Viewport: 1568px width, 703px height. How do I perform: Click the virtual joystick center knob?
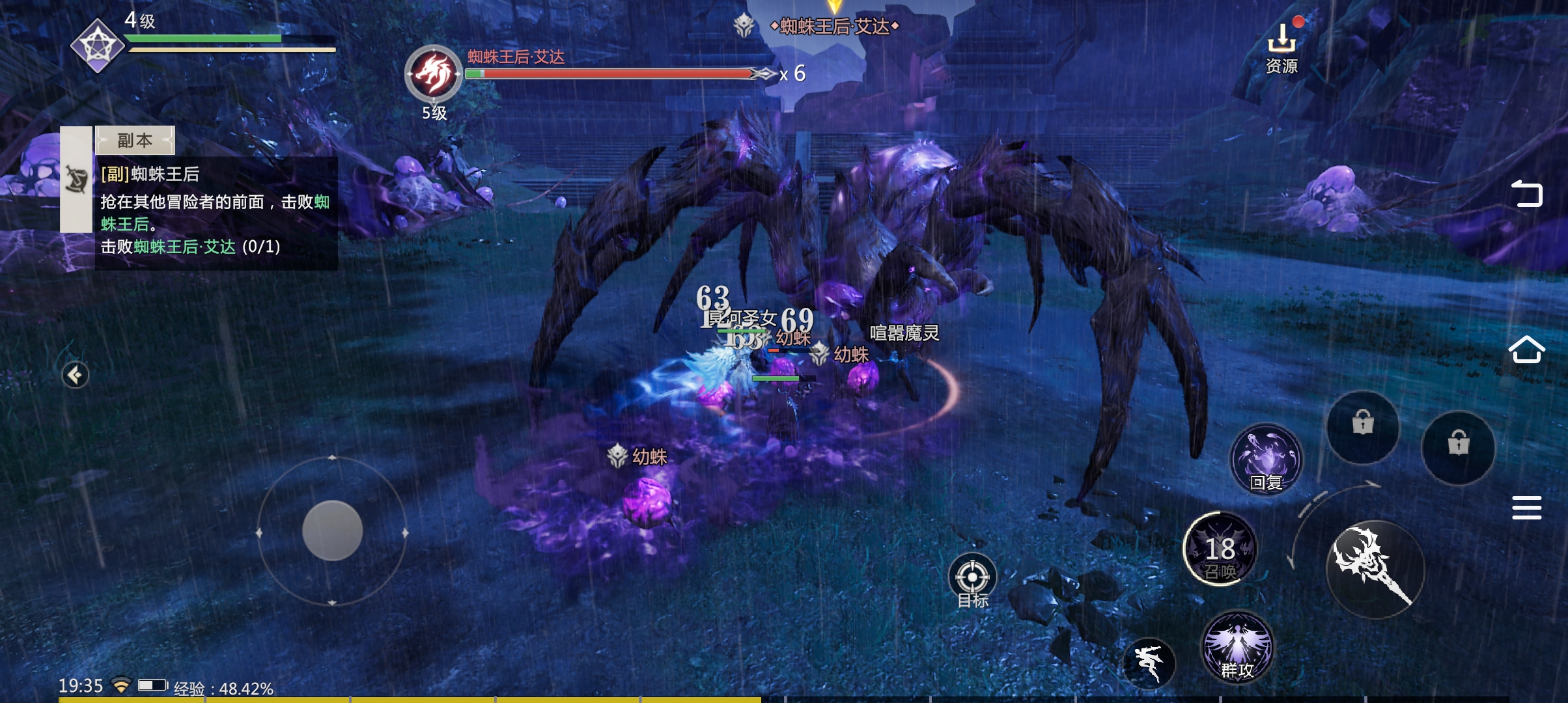click(332, 531)
